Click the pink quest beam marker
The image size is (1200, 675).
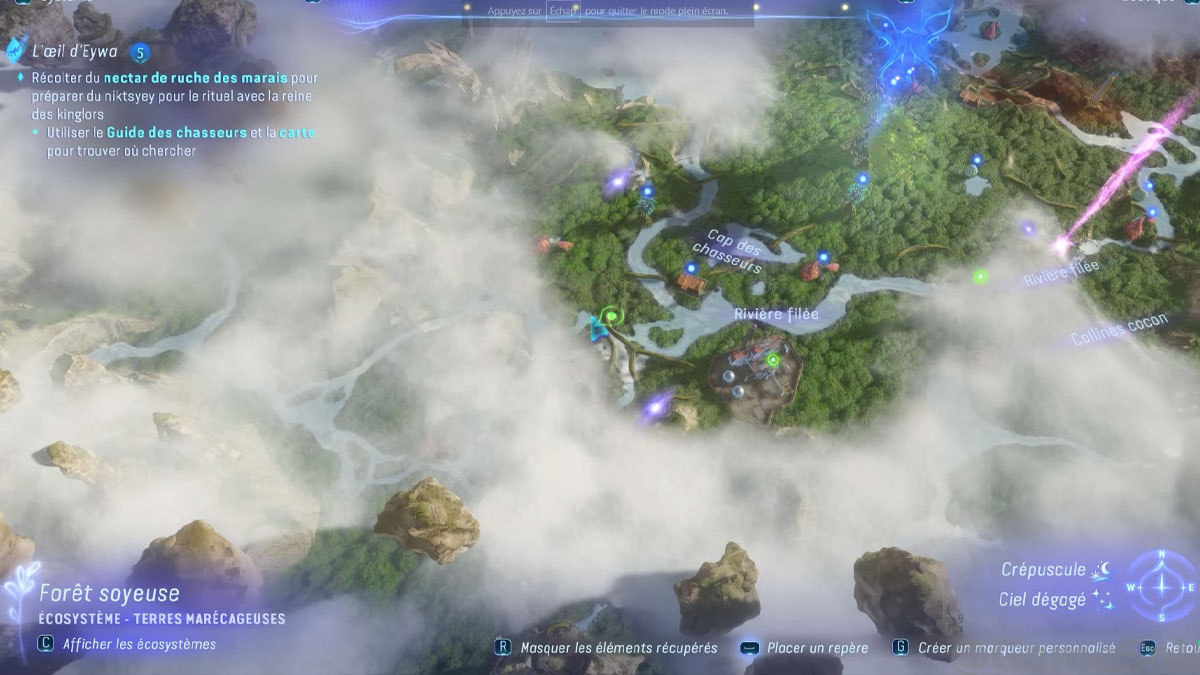tap(1059, 243)
